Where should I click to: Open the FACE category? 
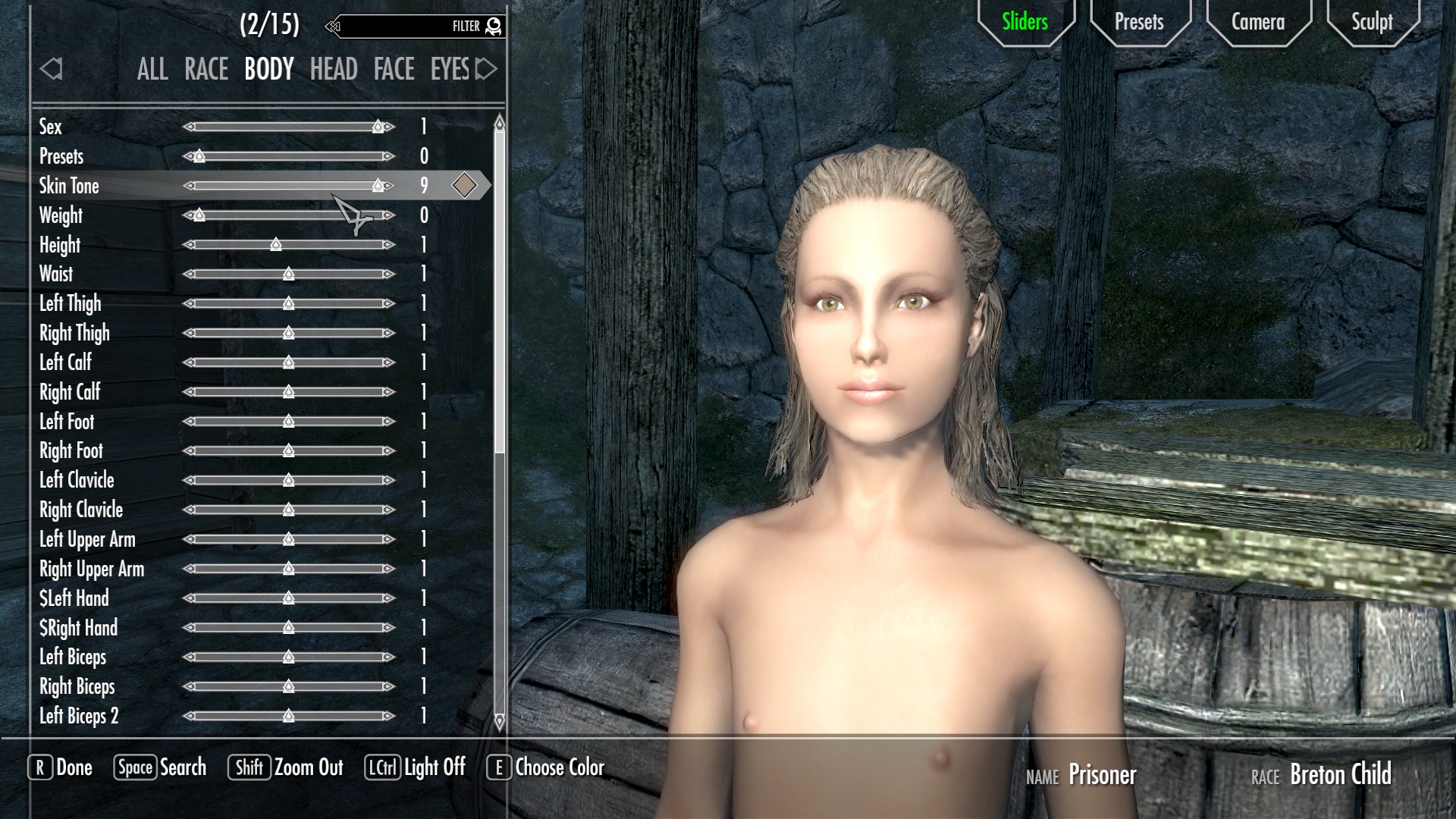coord(394,70)
